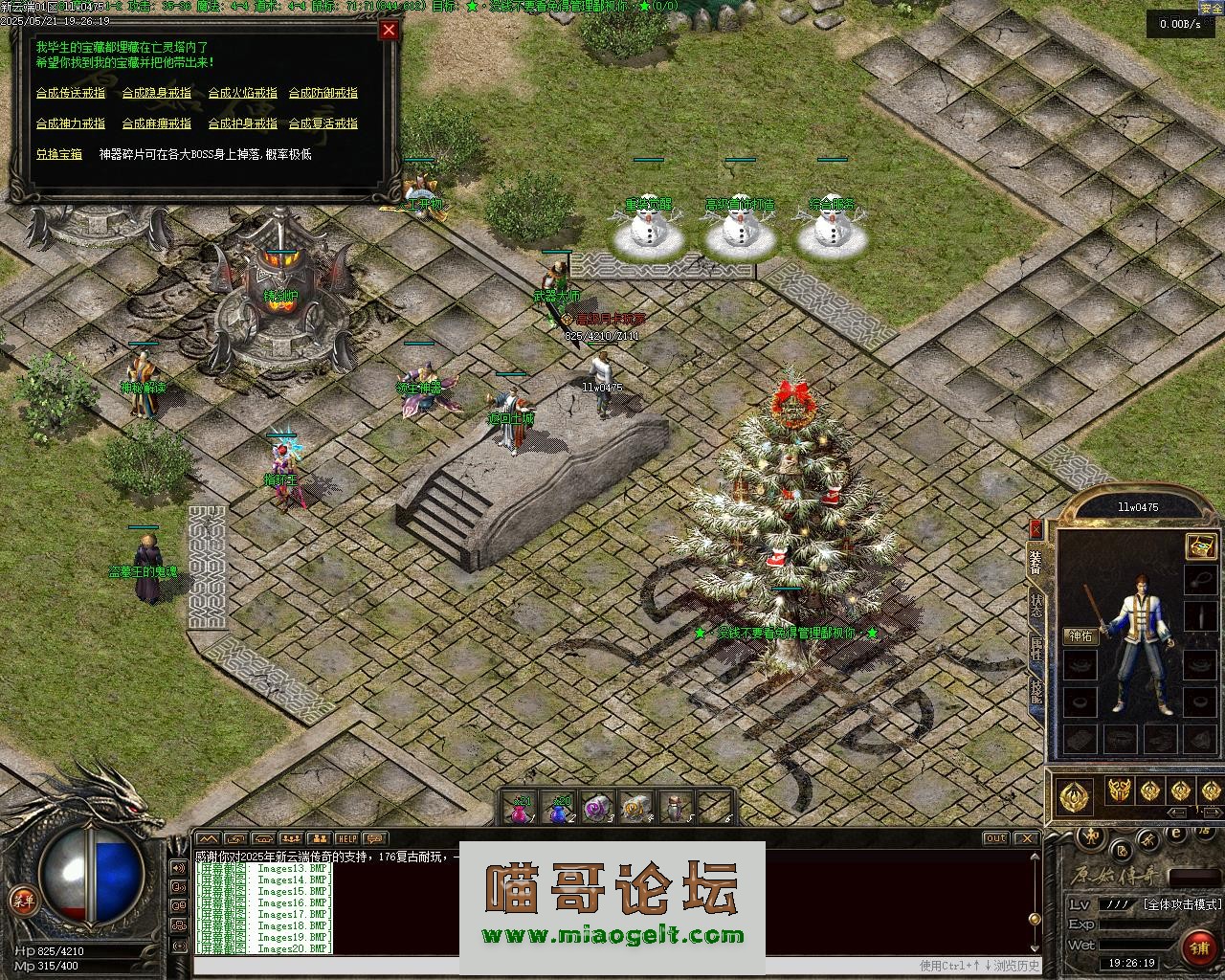Screen dimensions: 1225x980
Task: Close the character equipment panel
Action: tap(1036, 528)
